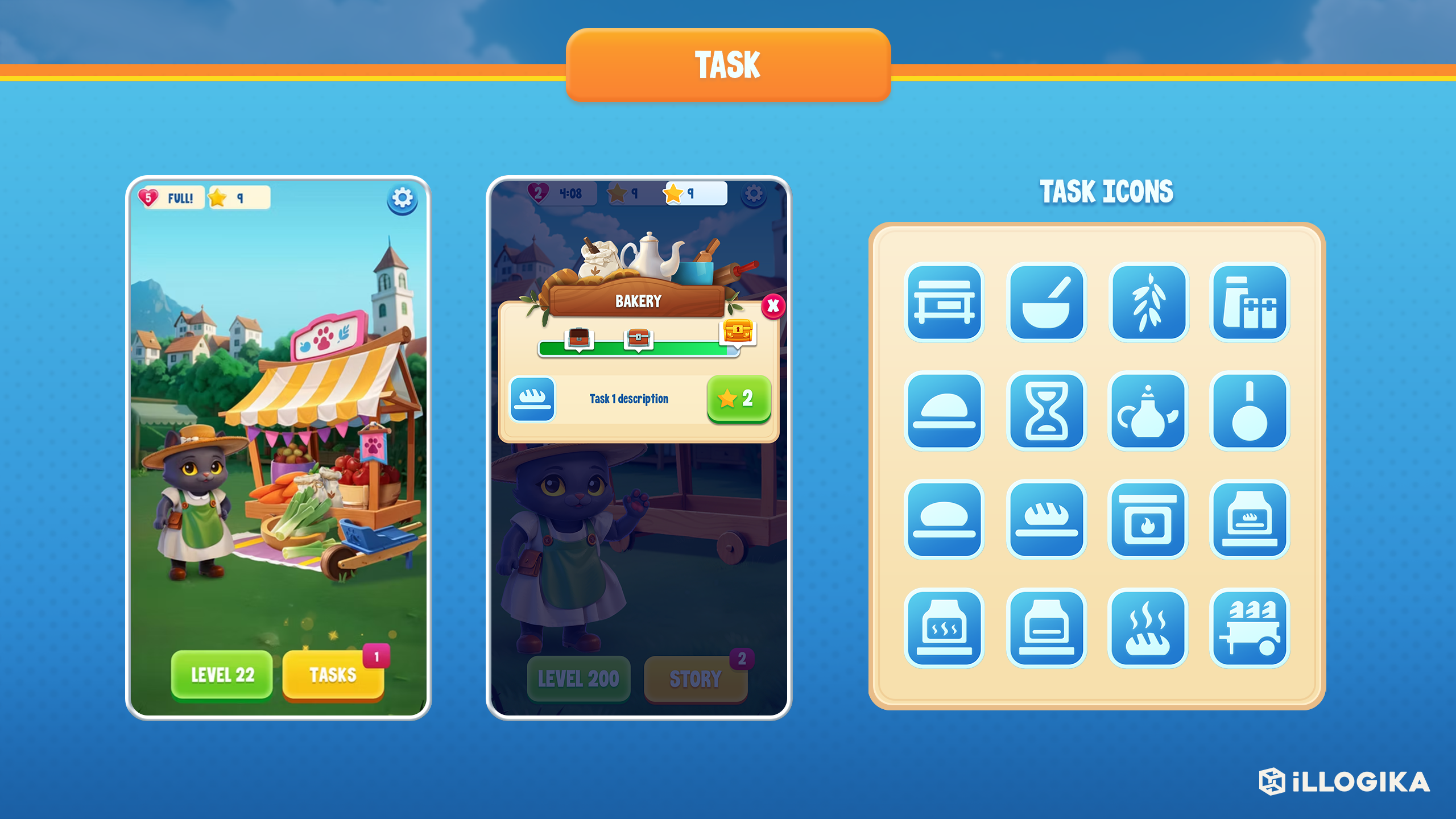Click the bread icon beside Task 1 description
The image size is (1456, 819).
coord(533,398)
